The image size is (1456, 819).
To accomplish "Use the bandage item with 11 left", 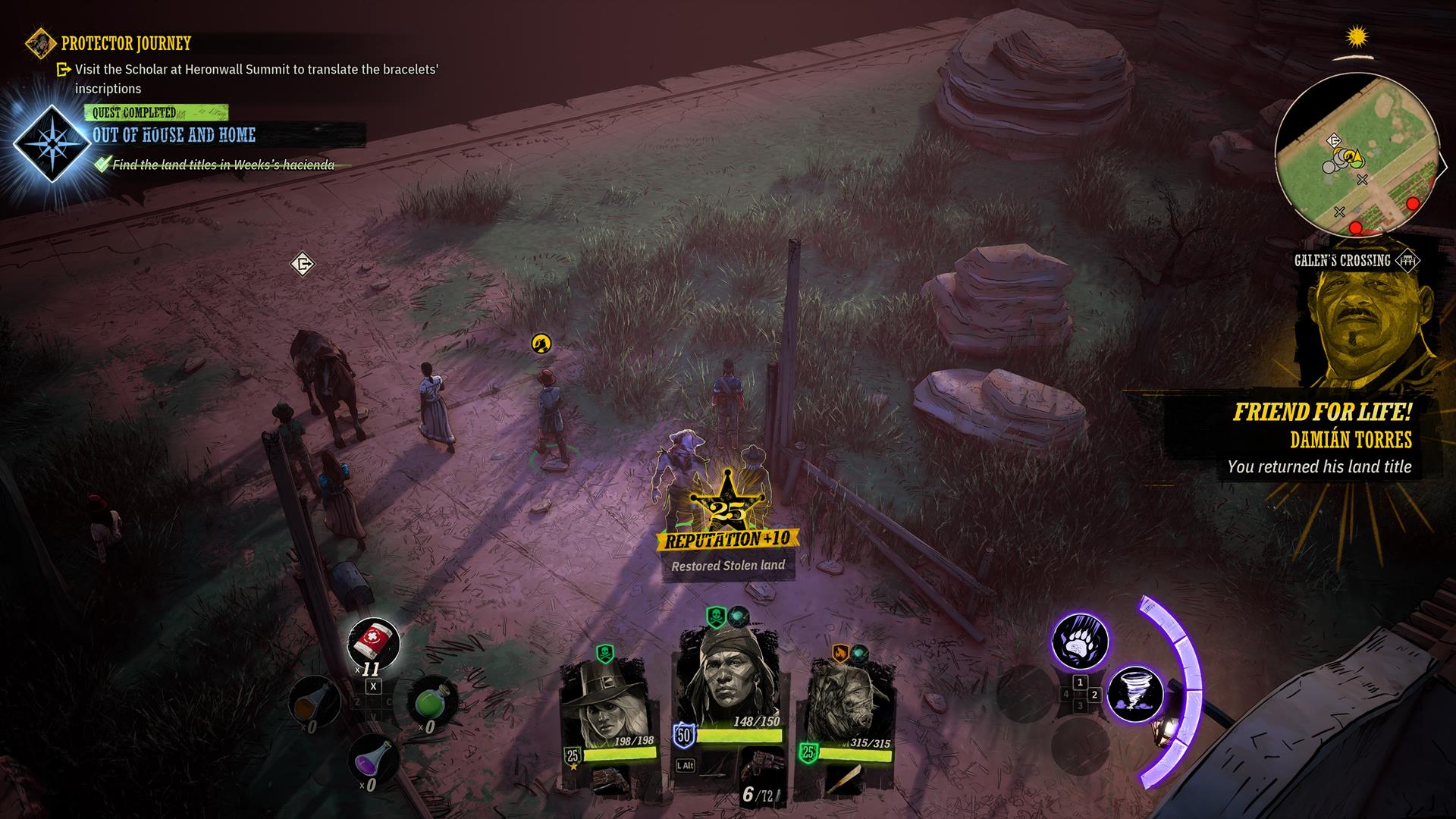I will coord(373,643).
